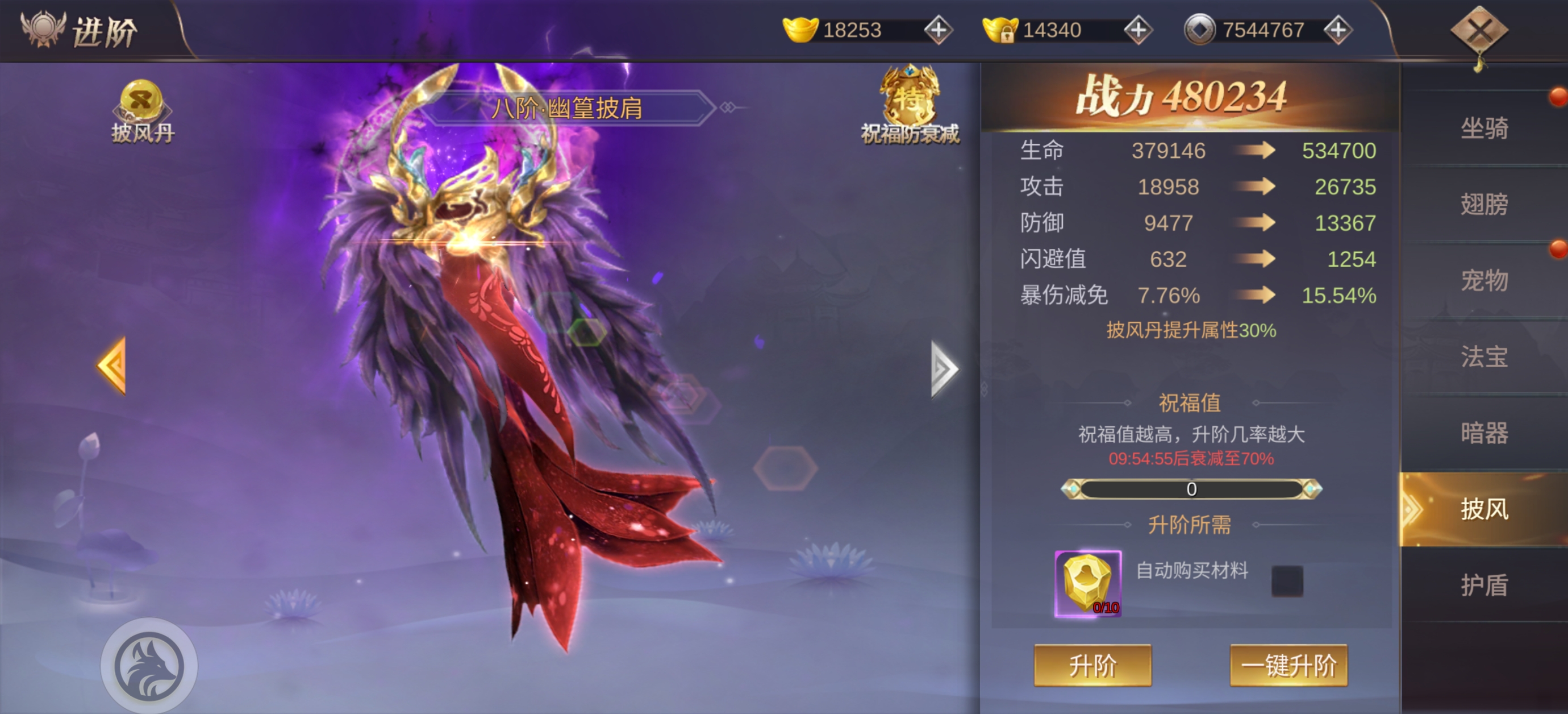Image resolution: width=1568 pixels, height=714 pixels.
Task: Open the 宠物 pet tab
Action: [1484, 280]
